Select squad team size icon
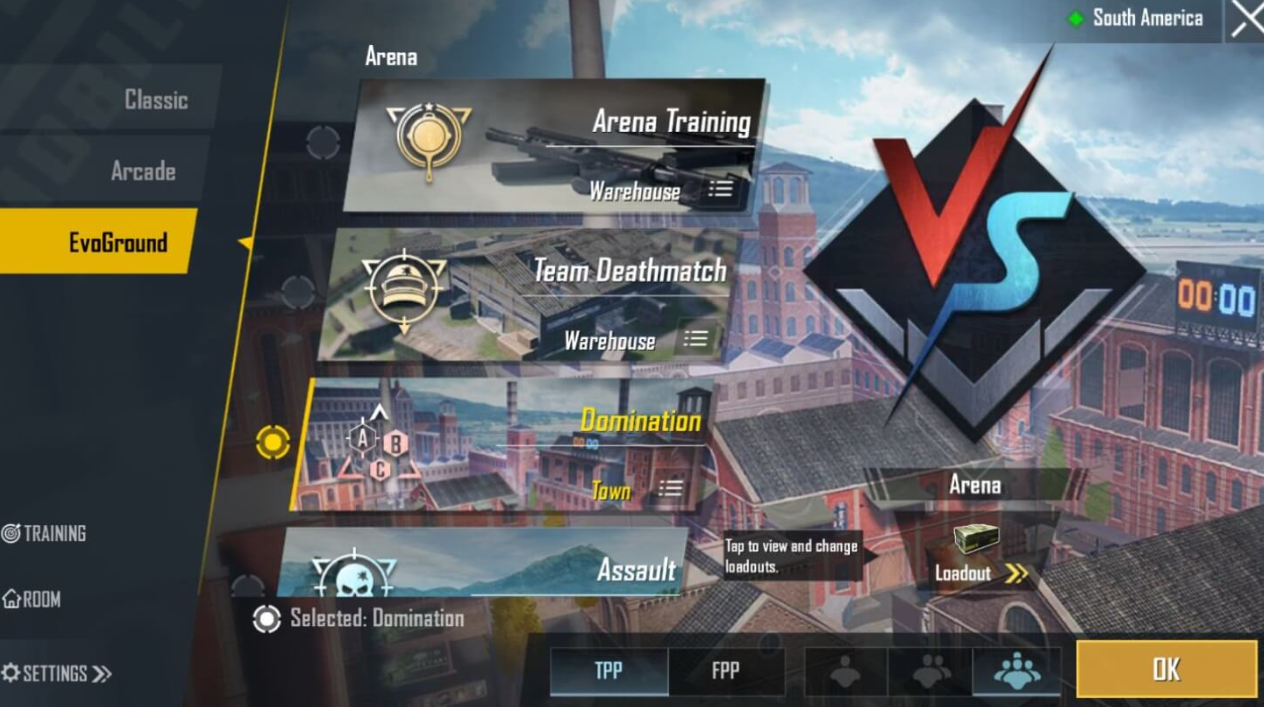1264x707 pixels. [1016, 671]
